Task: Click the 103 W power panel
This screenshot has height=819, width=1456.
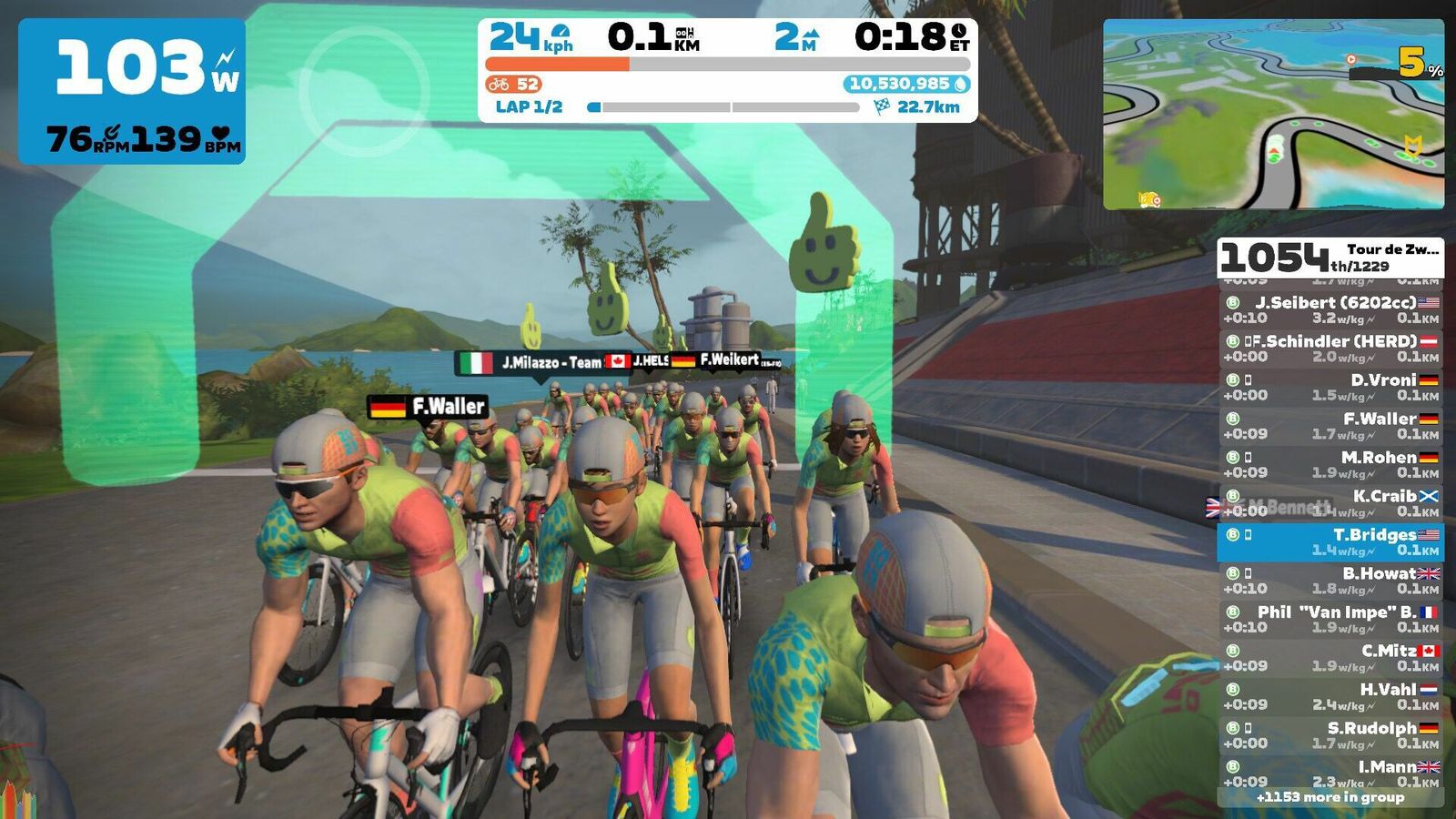Action: (132, 91)
